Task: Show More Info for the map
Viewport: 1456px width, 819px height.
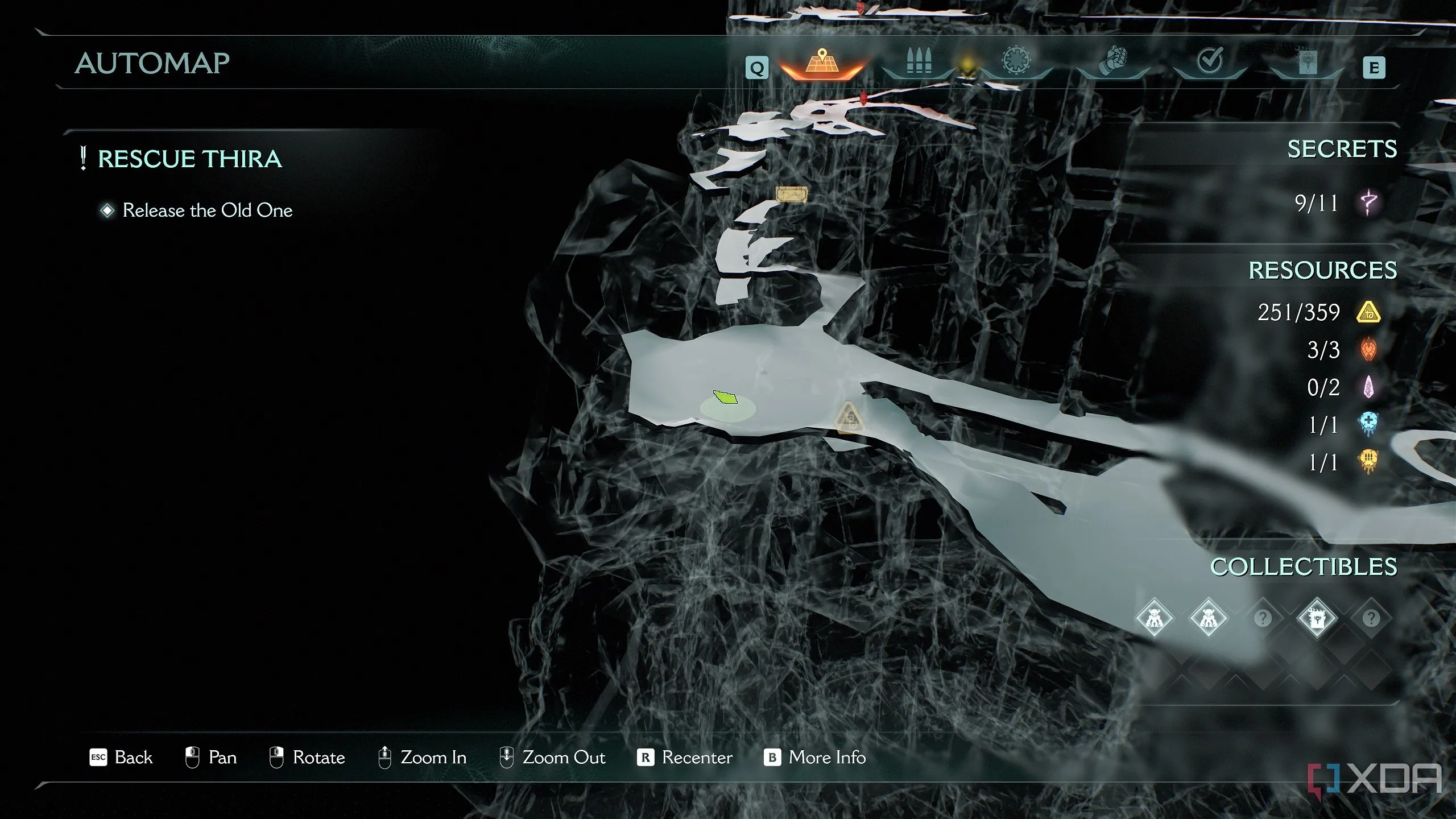Action: (814, 758)
